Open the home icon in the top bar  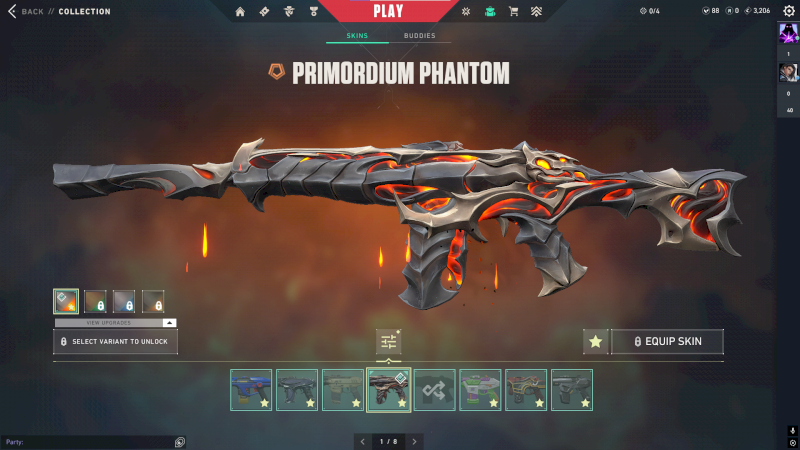coord(240,11)
